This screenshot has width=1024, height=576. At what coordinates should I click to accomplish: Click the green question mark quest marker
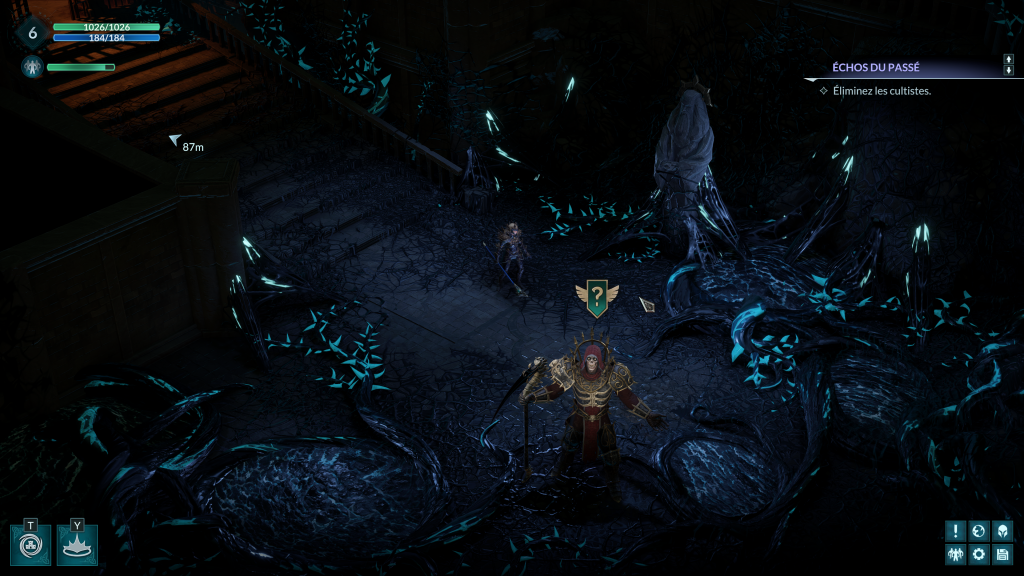(596, 297)
